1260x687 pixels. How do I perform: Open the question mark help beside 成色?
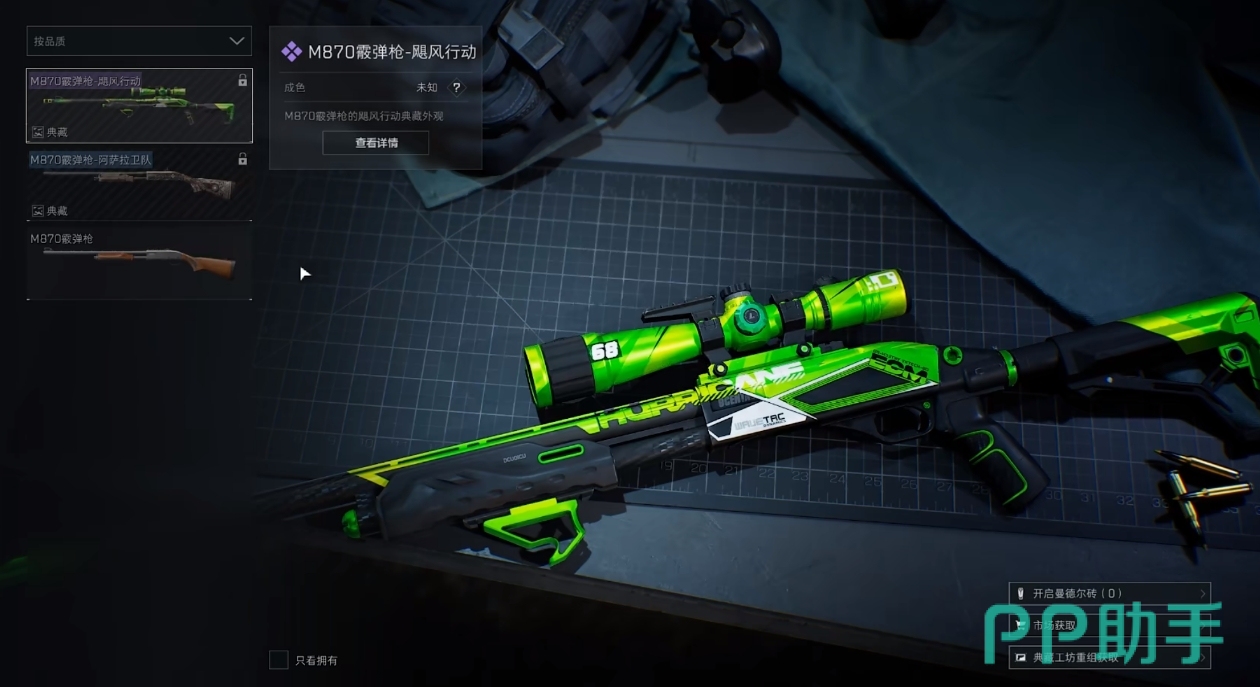pyautogui.click(x=457, y=88)
